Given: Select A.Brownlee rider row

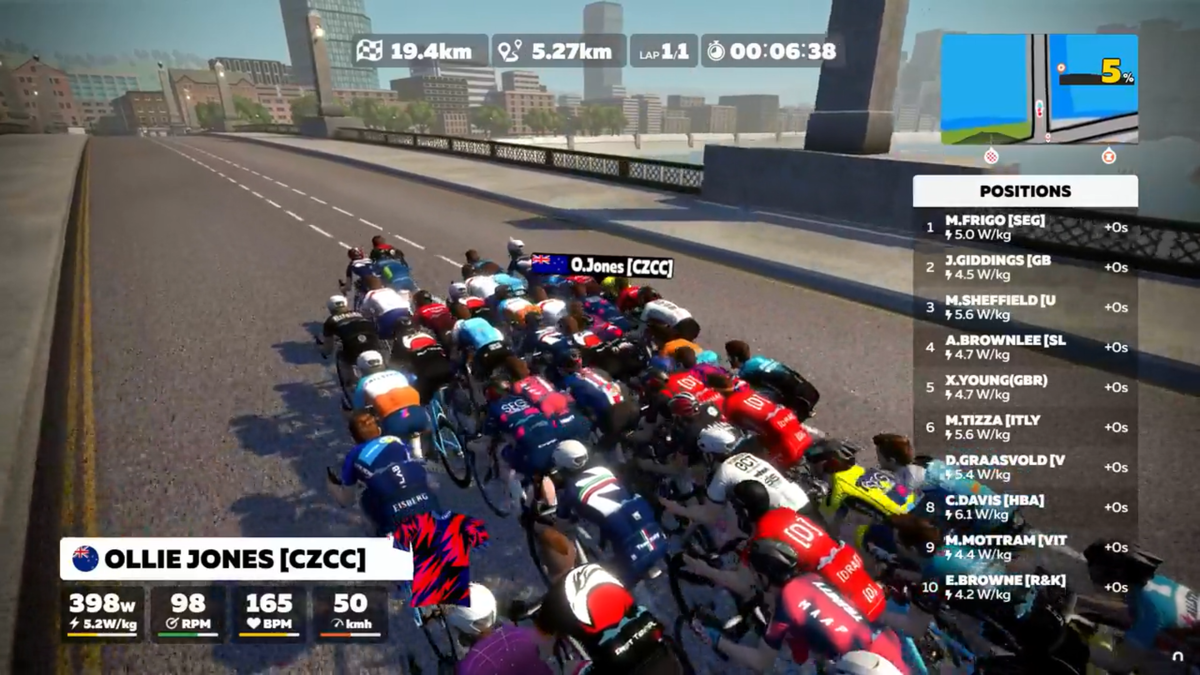Looking at the screenshot, I should (1025, 347).
